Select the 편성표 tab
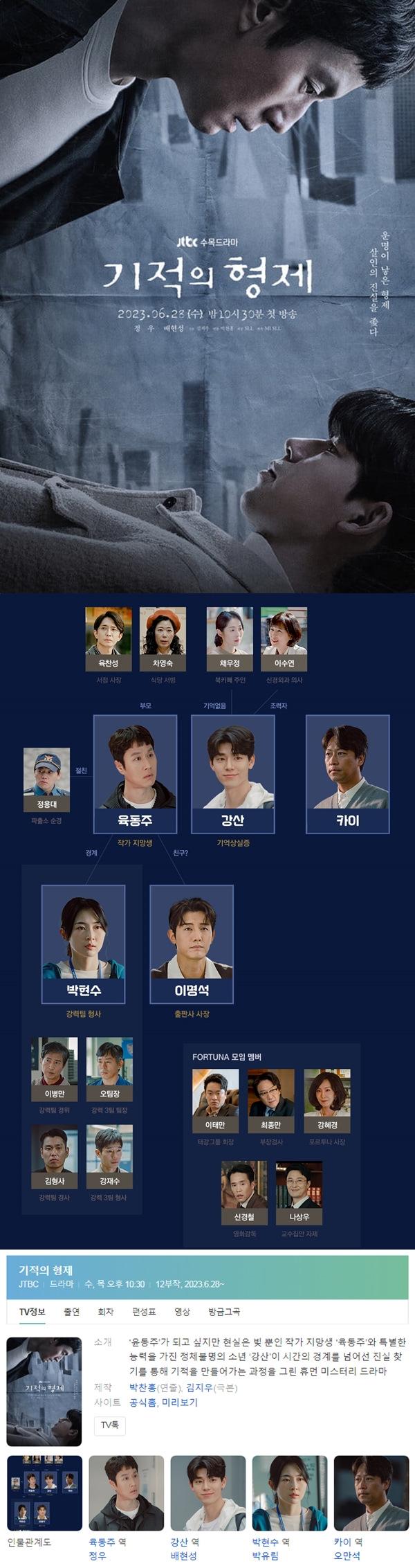Viewport: 415px width, 1568px height. [x=144, y=1312]
